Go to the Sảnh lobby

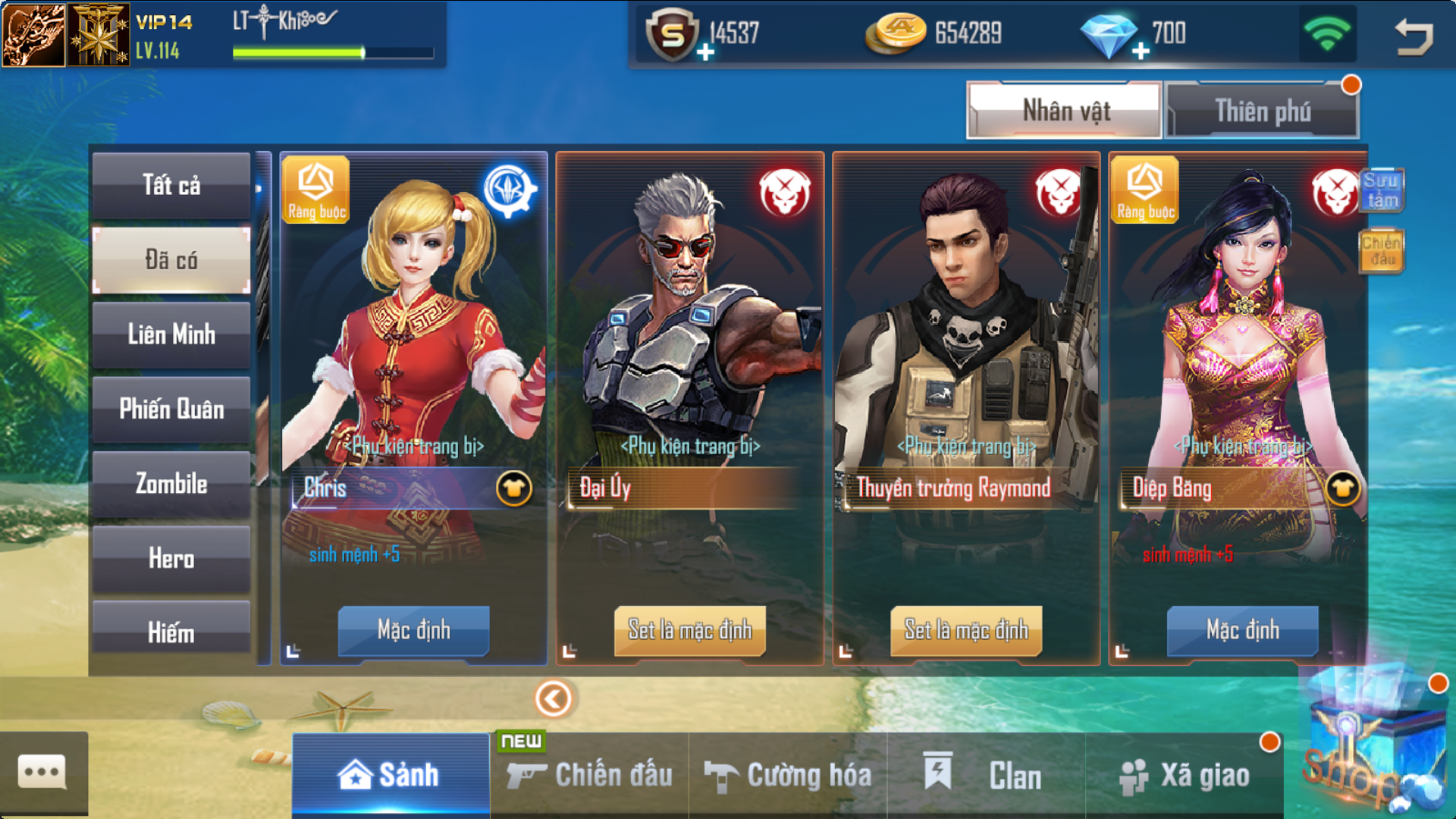coord(391,775)
